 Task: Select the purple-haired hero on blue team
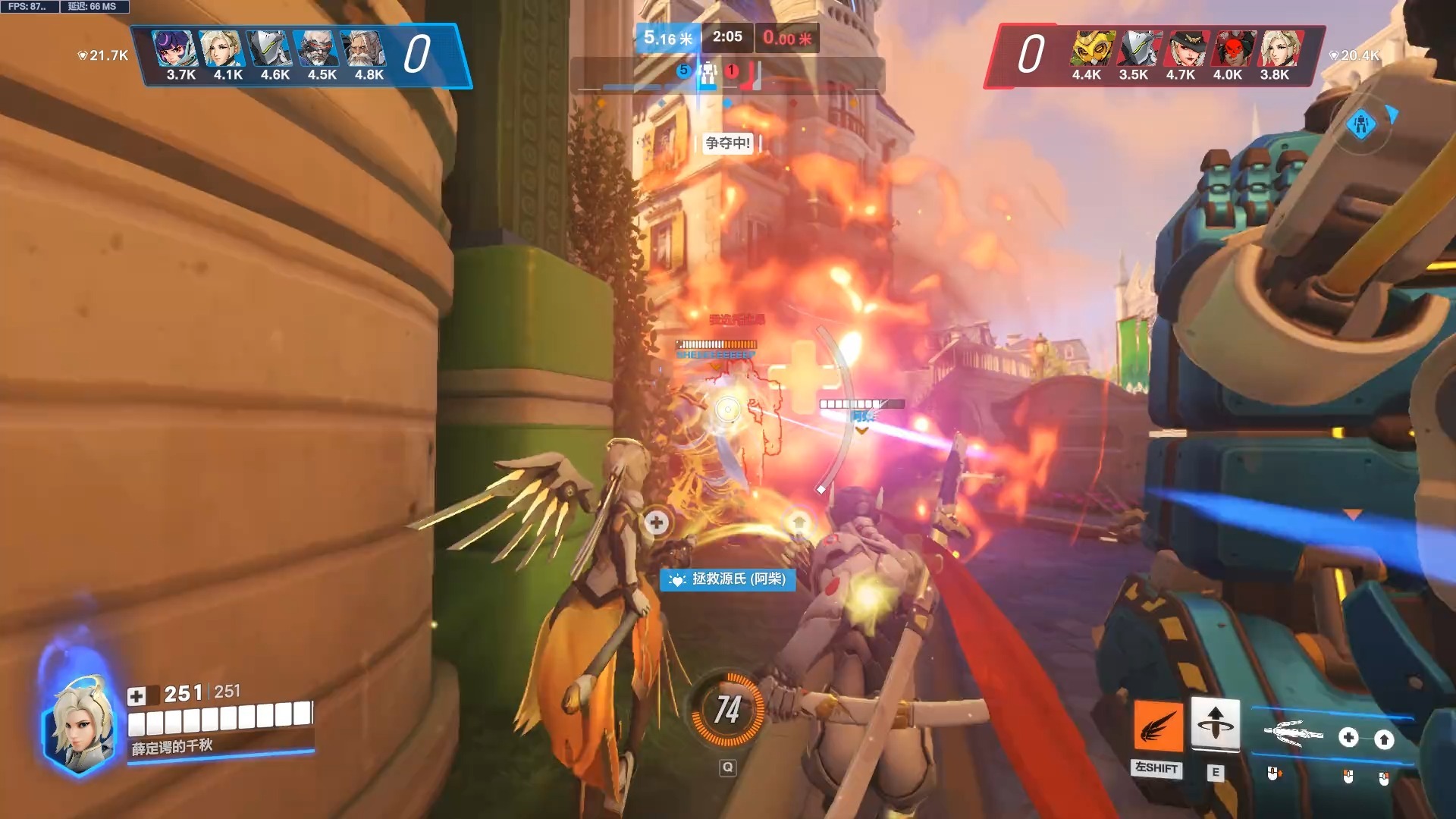pyautogui.click(x=174, y=49)
